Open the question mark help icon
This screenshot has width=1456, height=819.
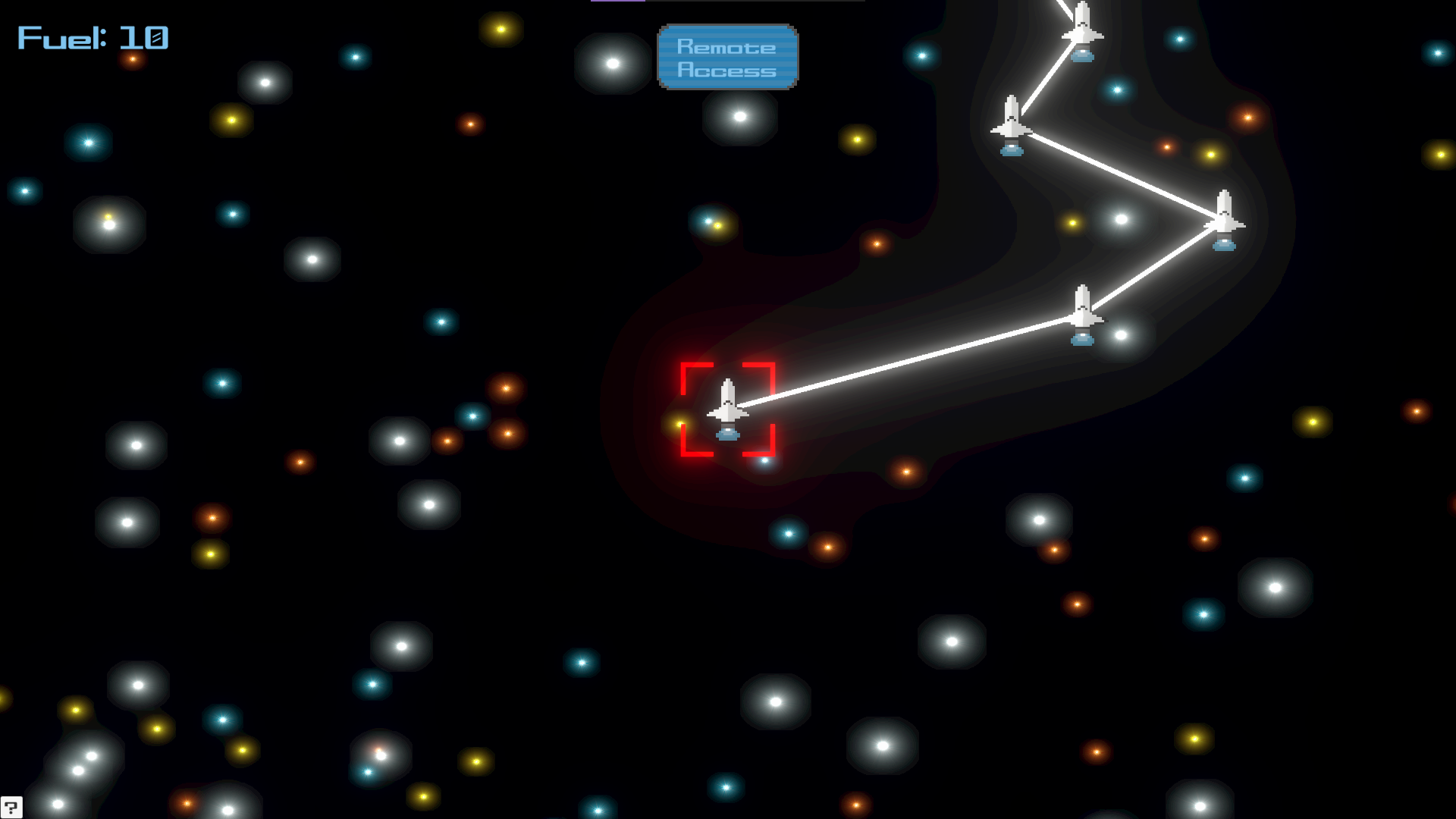pyautogui.click(x=11, y=807)
